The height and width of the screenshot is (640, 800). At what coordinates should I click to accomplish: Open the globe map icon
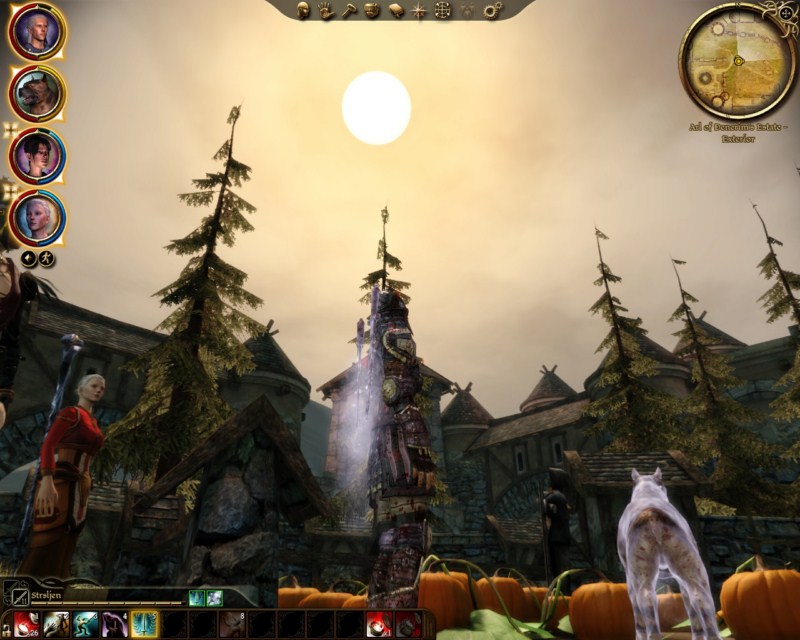pyautogui.click(x=443, y=11)
